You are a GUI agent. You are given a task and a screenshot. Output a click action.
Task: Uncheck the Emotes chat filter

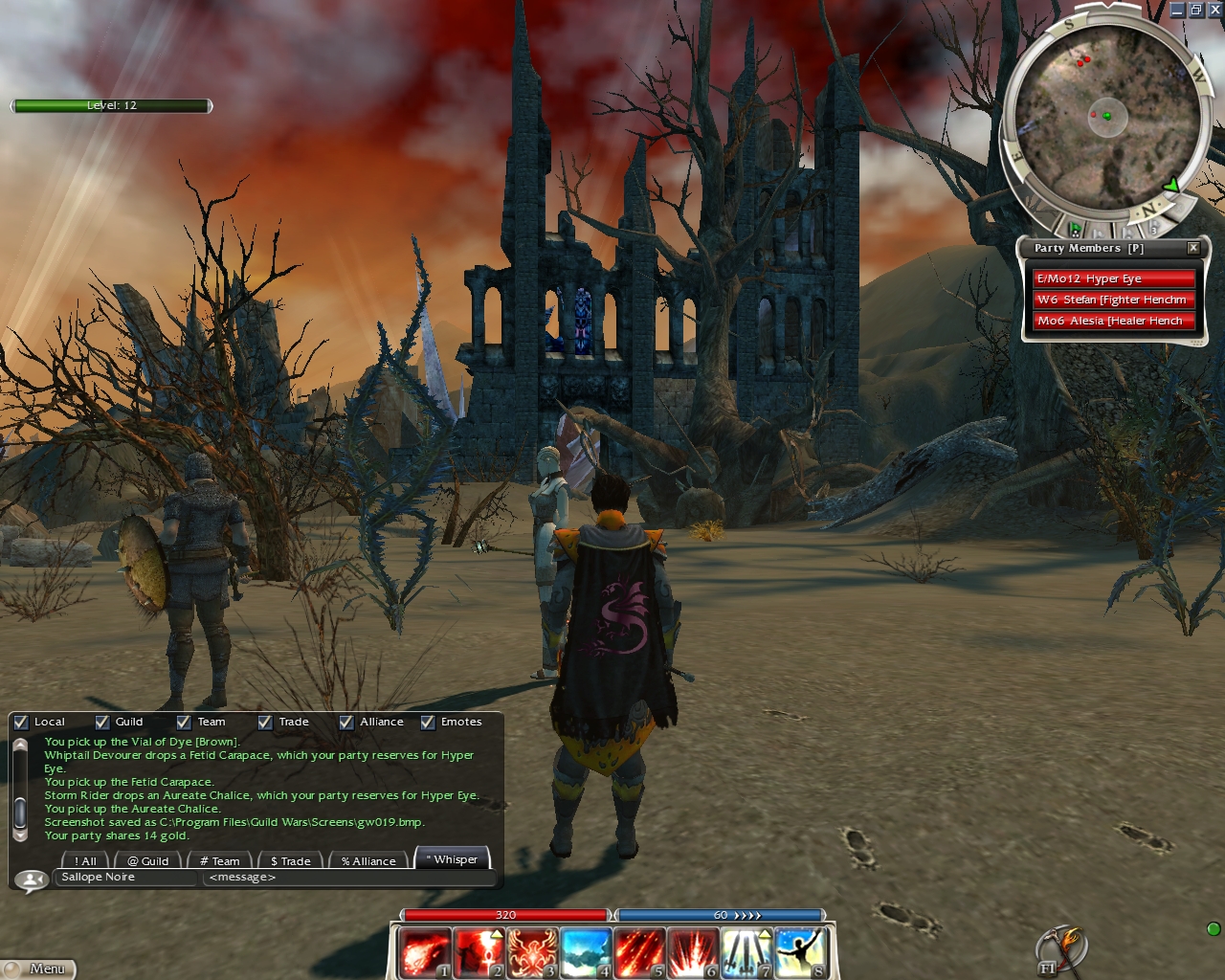[428, 723]
